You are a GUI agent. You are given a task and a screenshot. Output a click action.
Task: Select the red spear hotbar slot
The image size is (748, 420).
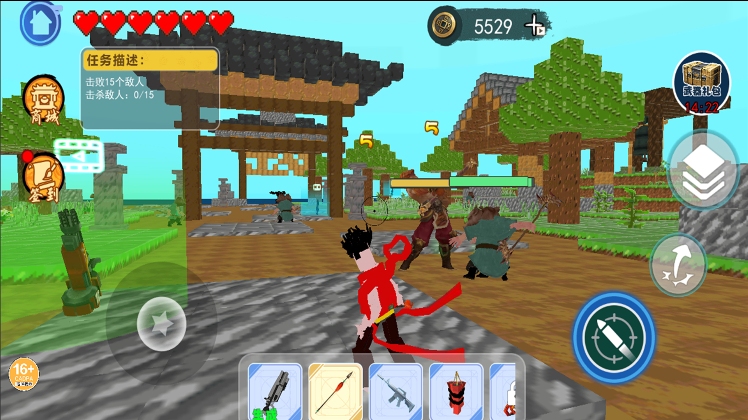pos(335,391)
